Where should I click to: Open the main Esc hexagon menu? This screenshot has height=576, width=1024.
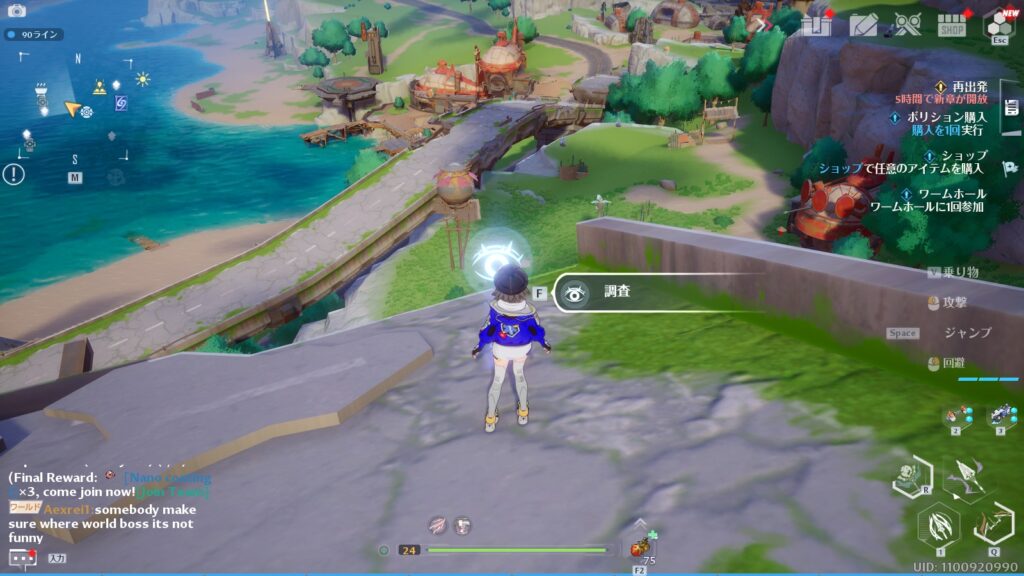click(x=997, y=24)
